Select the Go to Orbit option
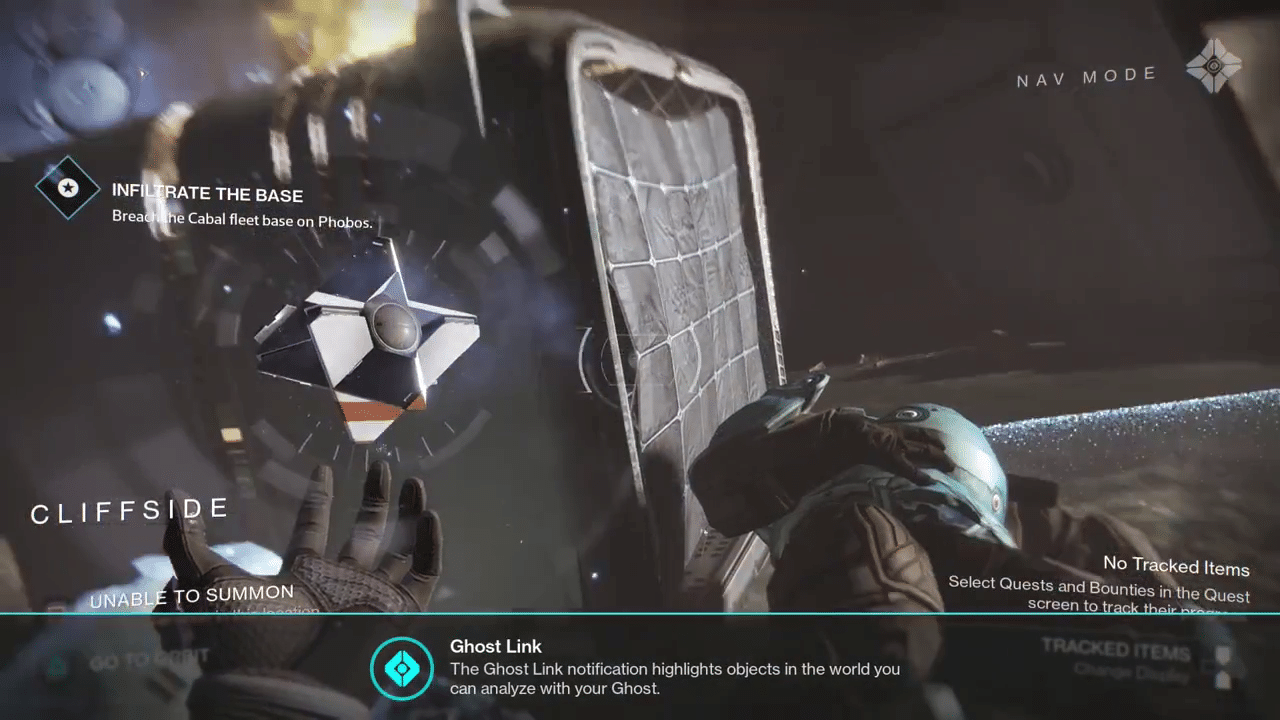The height and width of the screenshot is (720, 1280). pos(149,660)
